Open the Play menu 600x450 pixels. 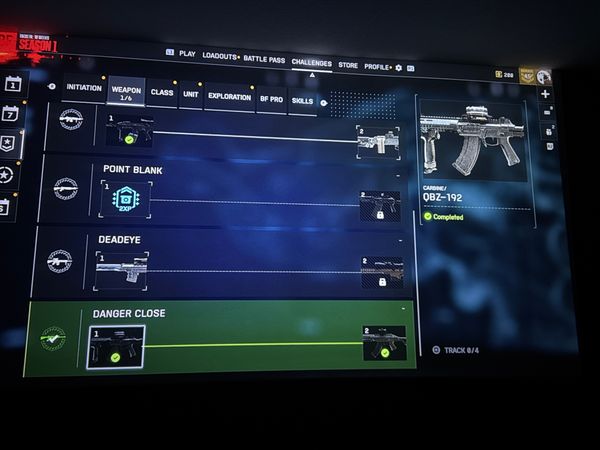click(187, 54)
